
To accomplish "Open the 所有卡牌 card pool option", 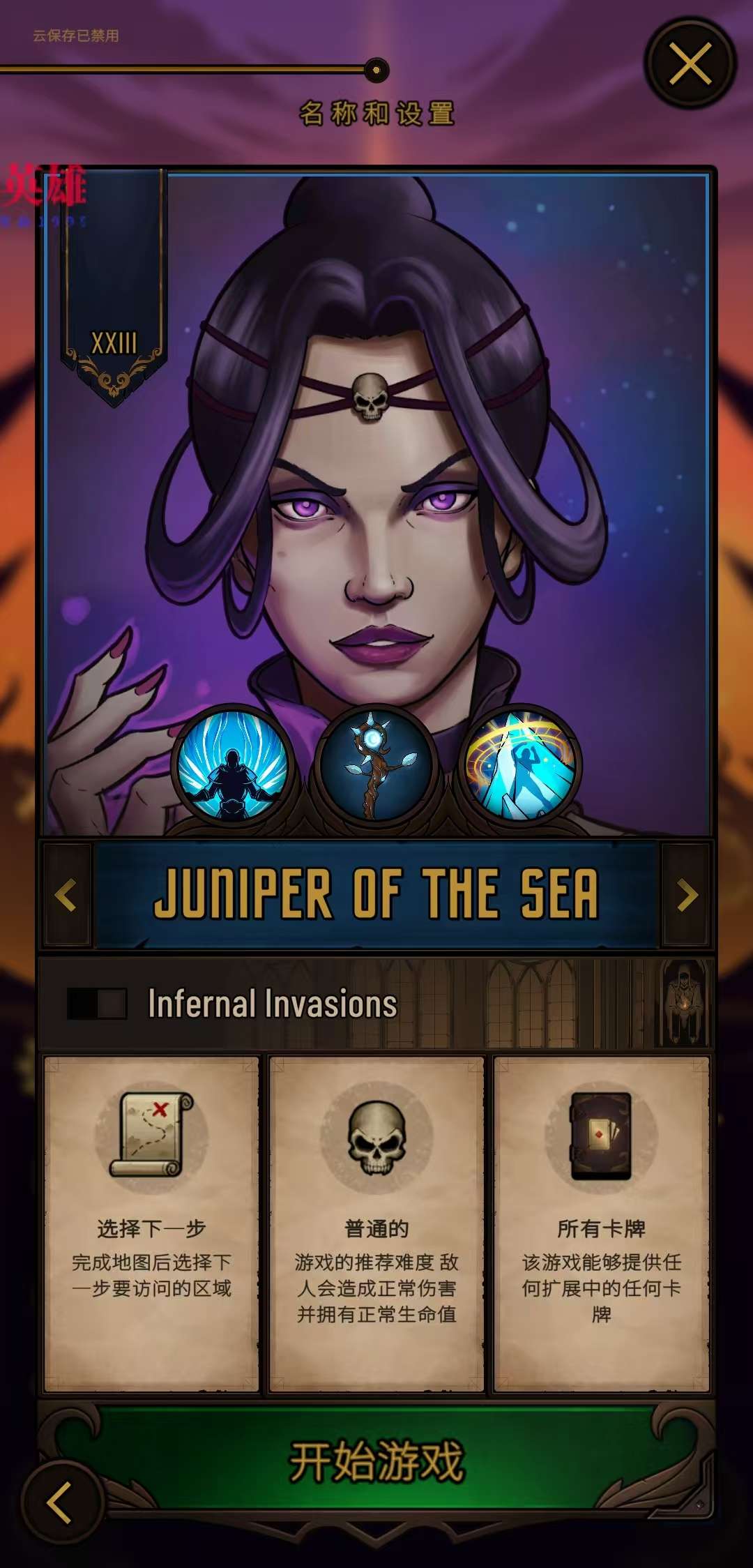I will [601, 1223].
